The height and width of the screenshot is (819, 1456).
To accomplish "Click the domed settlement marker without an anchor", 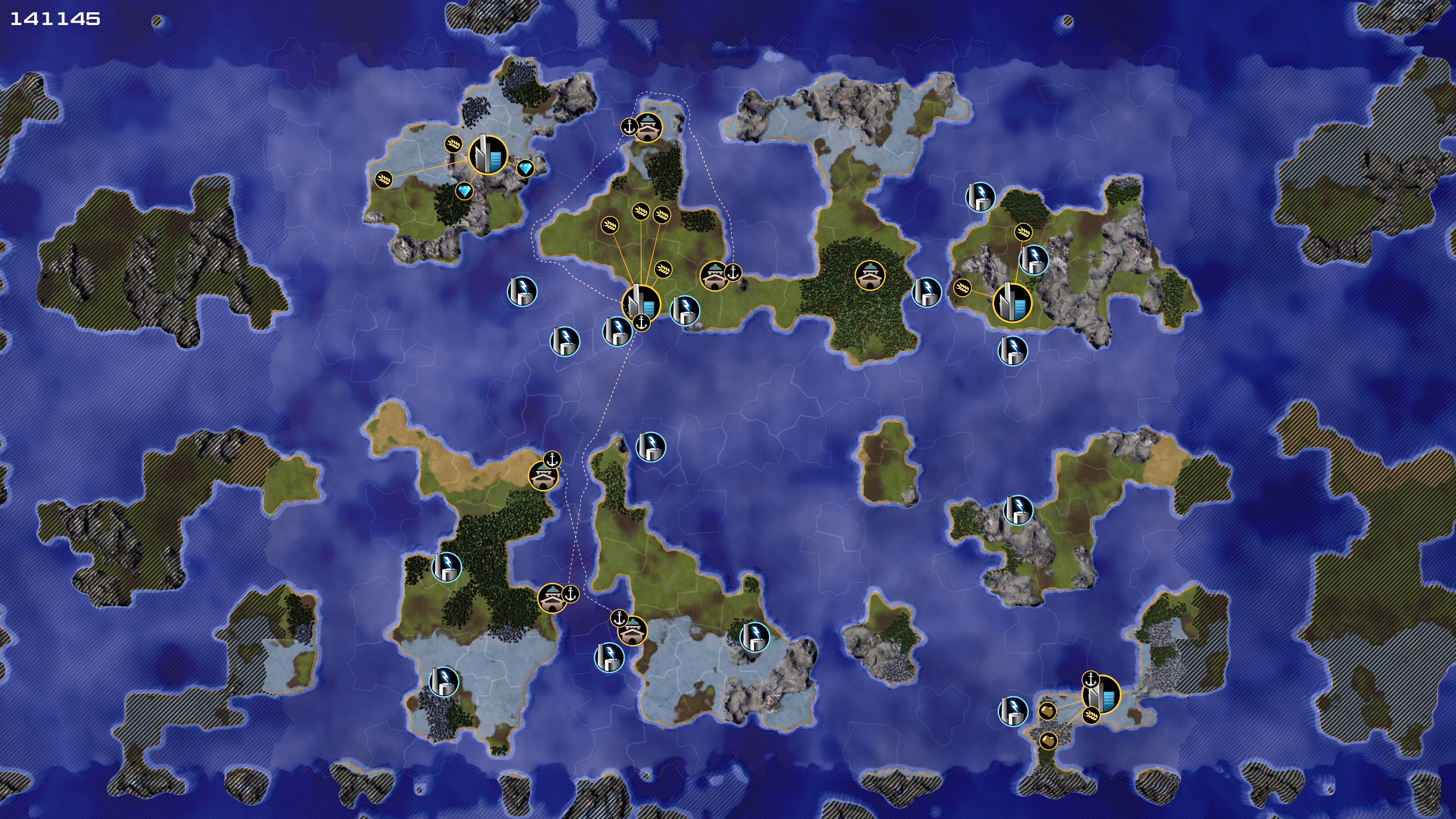I will [869, 275].
